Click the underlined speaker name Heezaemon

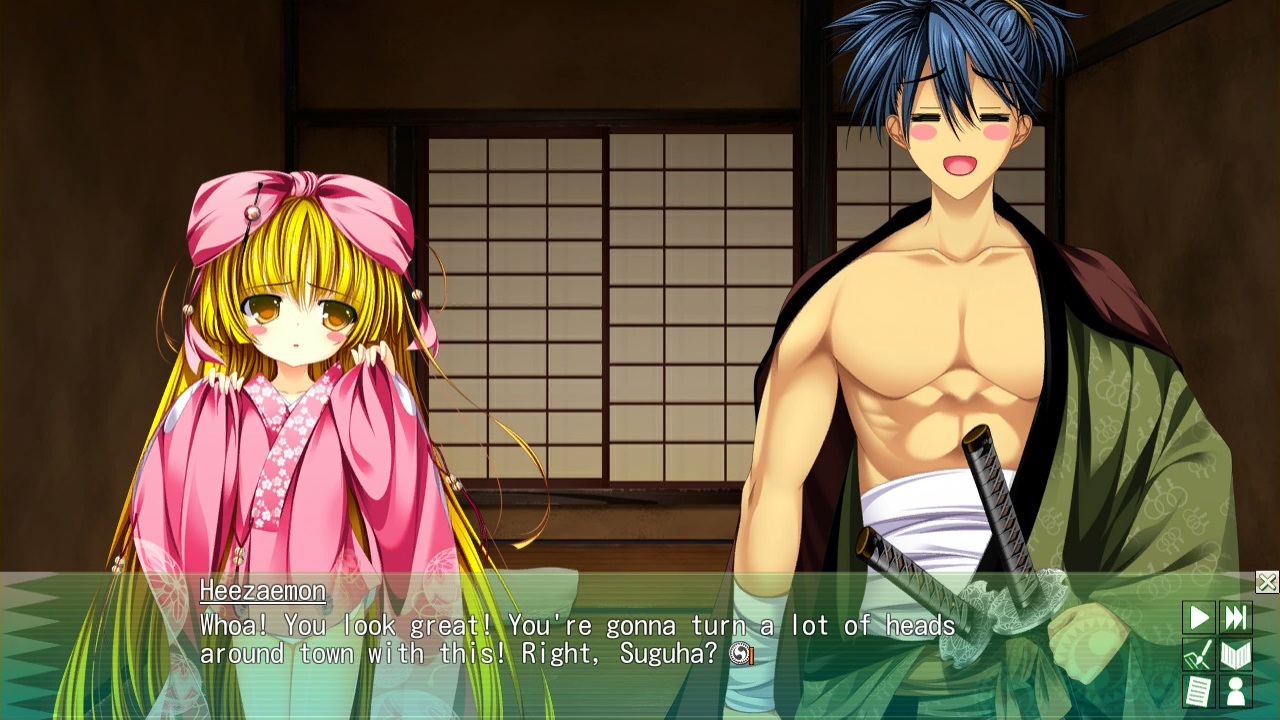coord(261,591)
